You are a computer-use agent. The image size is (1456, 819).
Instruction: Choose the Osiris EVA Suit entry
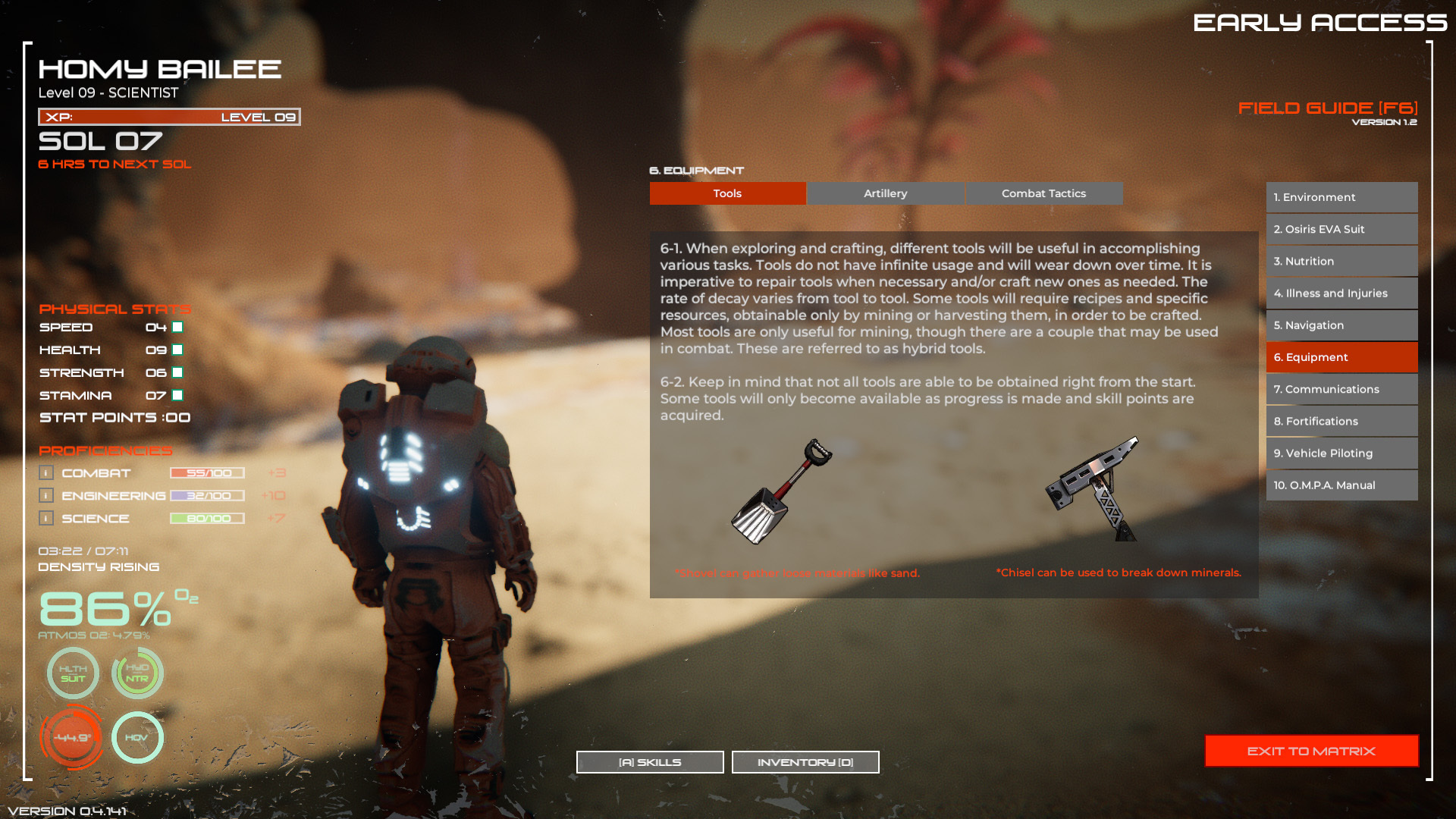pyautogui.click(x=1341, y=229)
